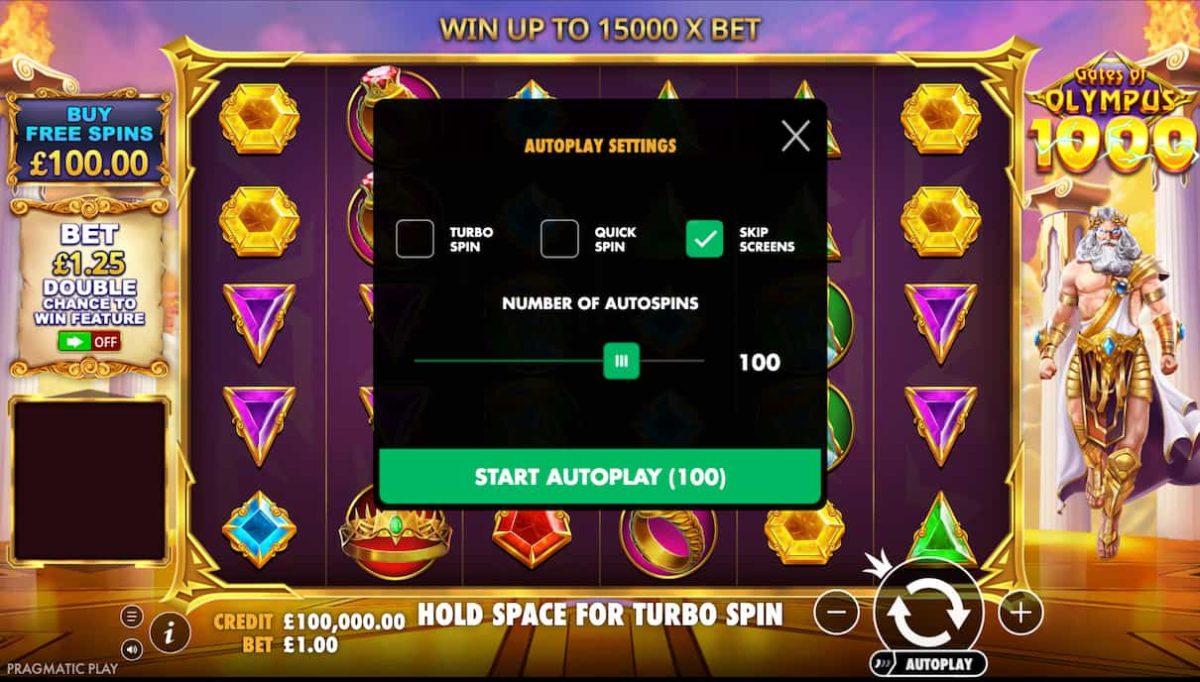1200x682 pixels.
Task: Click the autospins slider handle
Action: pyautogui.click(x=621, y=361)
